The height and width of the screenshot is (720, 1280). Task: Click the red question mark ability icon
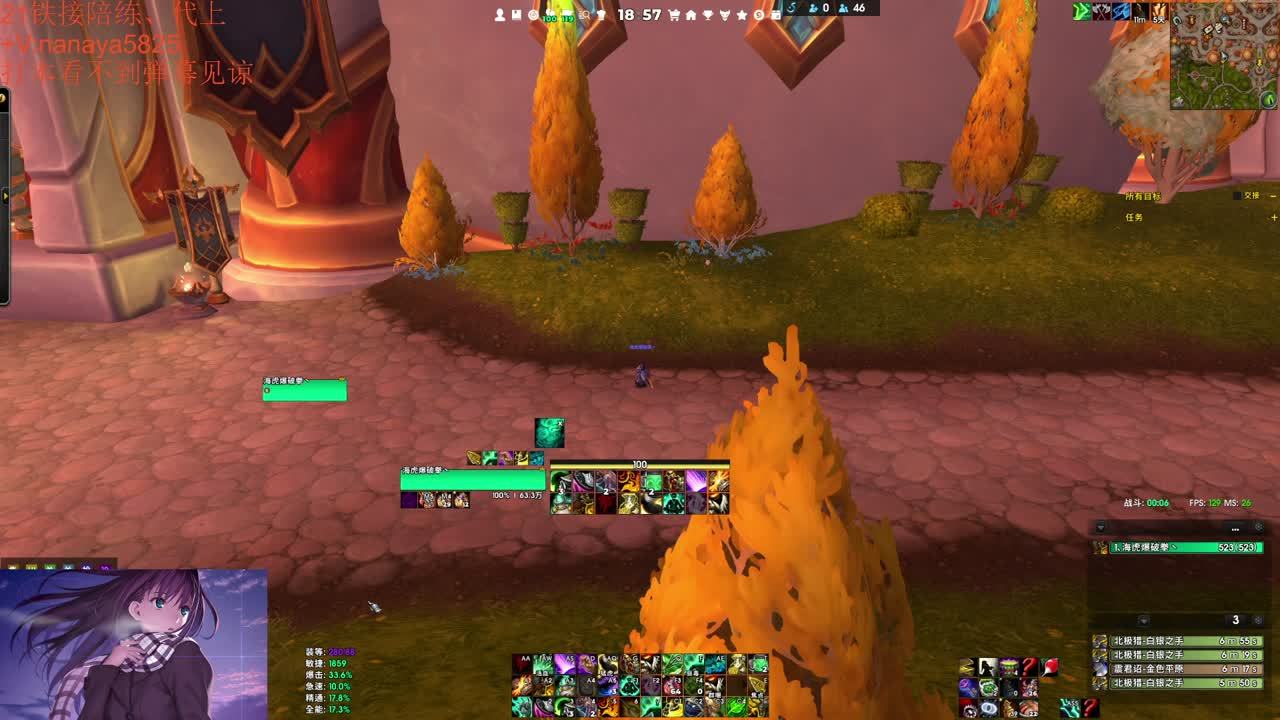click(1030, 667)
